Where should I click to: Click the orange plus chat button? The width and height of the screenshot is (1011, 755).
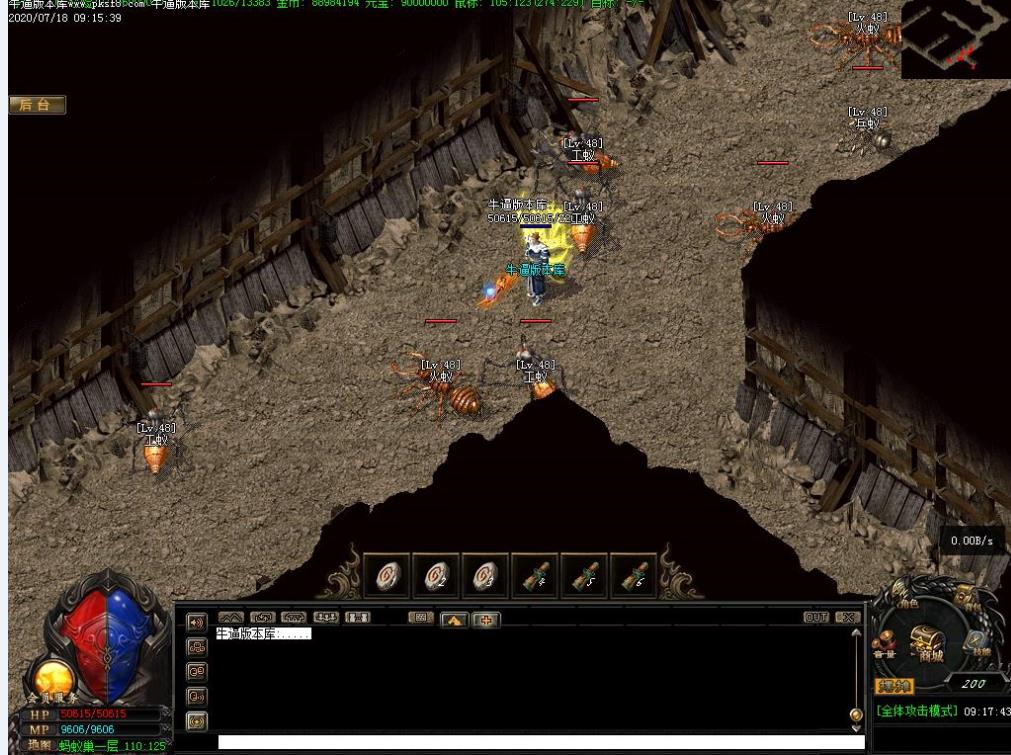click(x=486, y=620)
